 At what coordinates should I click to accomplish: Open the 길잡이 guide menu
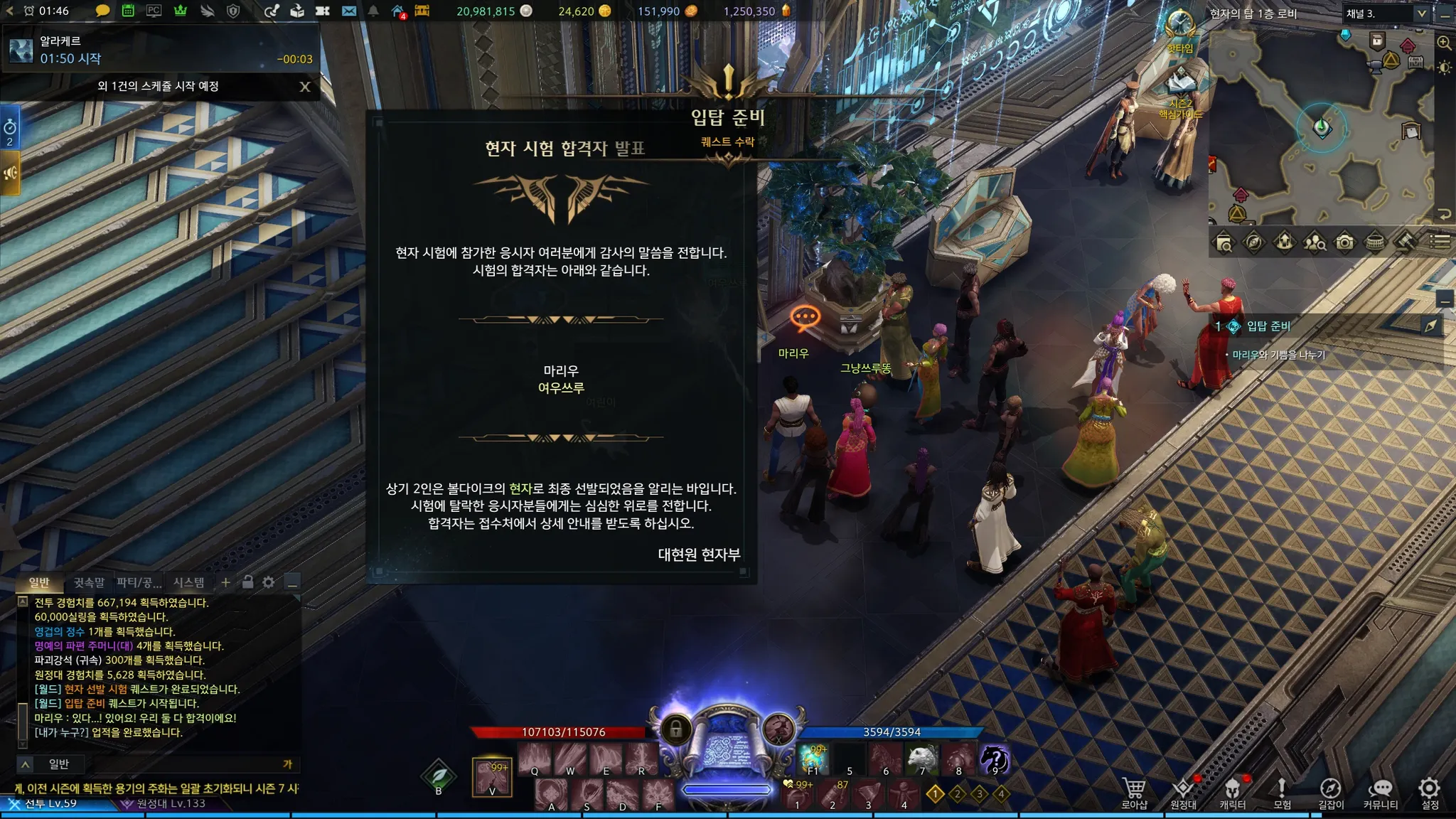[x=1331, y=792]
